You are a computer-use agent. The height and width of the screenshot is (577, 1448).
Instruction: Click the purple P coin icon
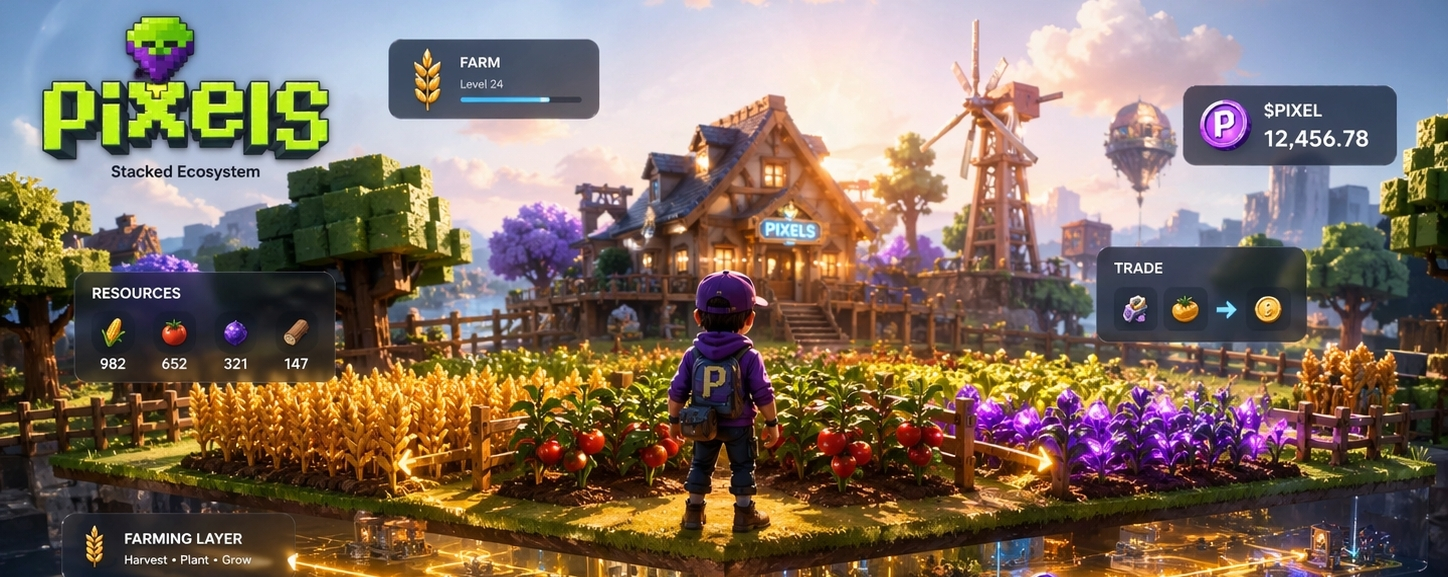pos(1224,125)
